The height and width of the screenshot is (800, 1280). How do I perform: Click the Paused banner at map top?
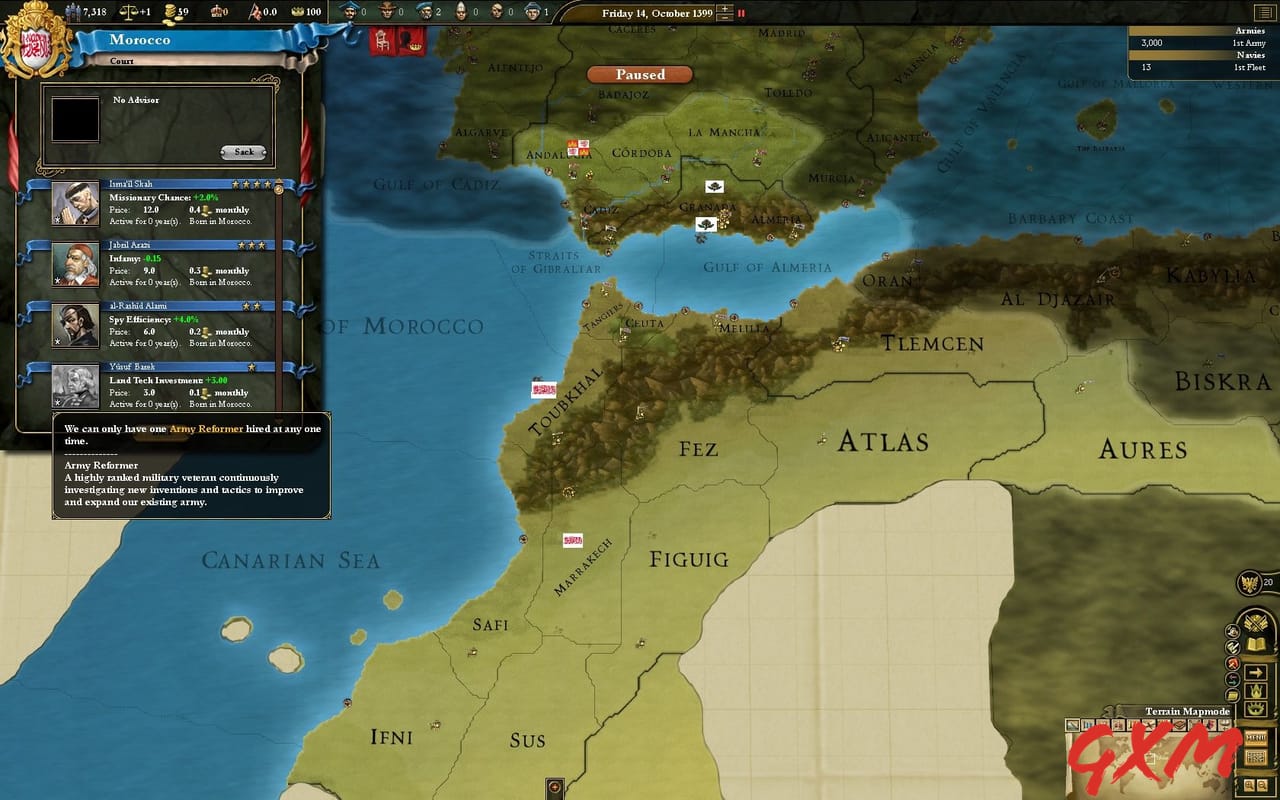click(x=638, y=74)
